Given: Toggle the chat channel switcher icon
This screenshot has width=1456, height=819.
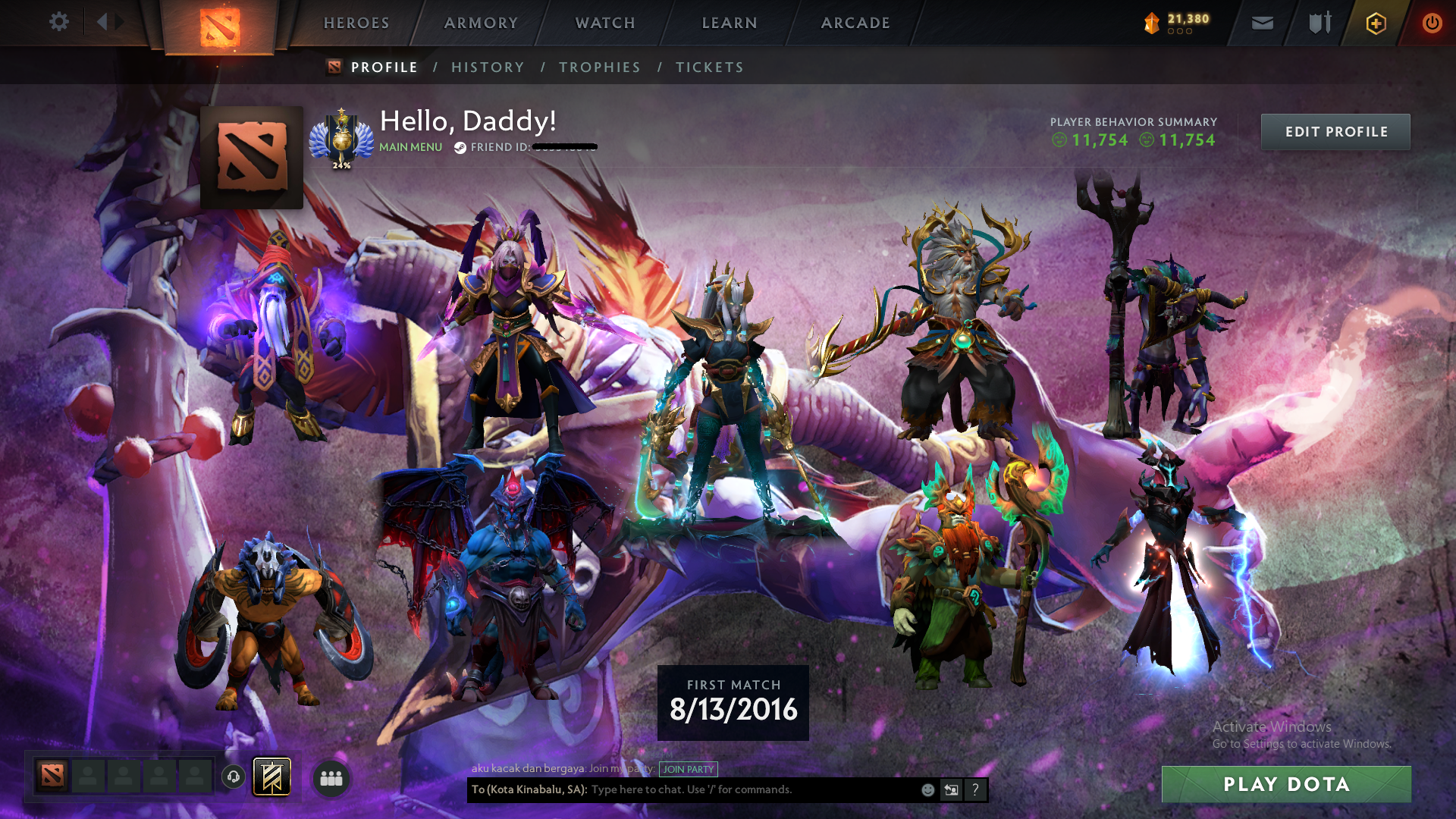Looking at the screenshot, I should click(x=951, y=789).
